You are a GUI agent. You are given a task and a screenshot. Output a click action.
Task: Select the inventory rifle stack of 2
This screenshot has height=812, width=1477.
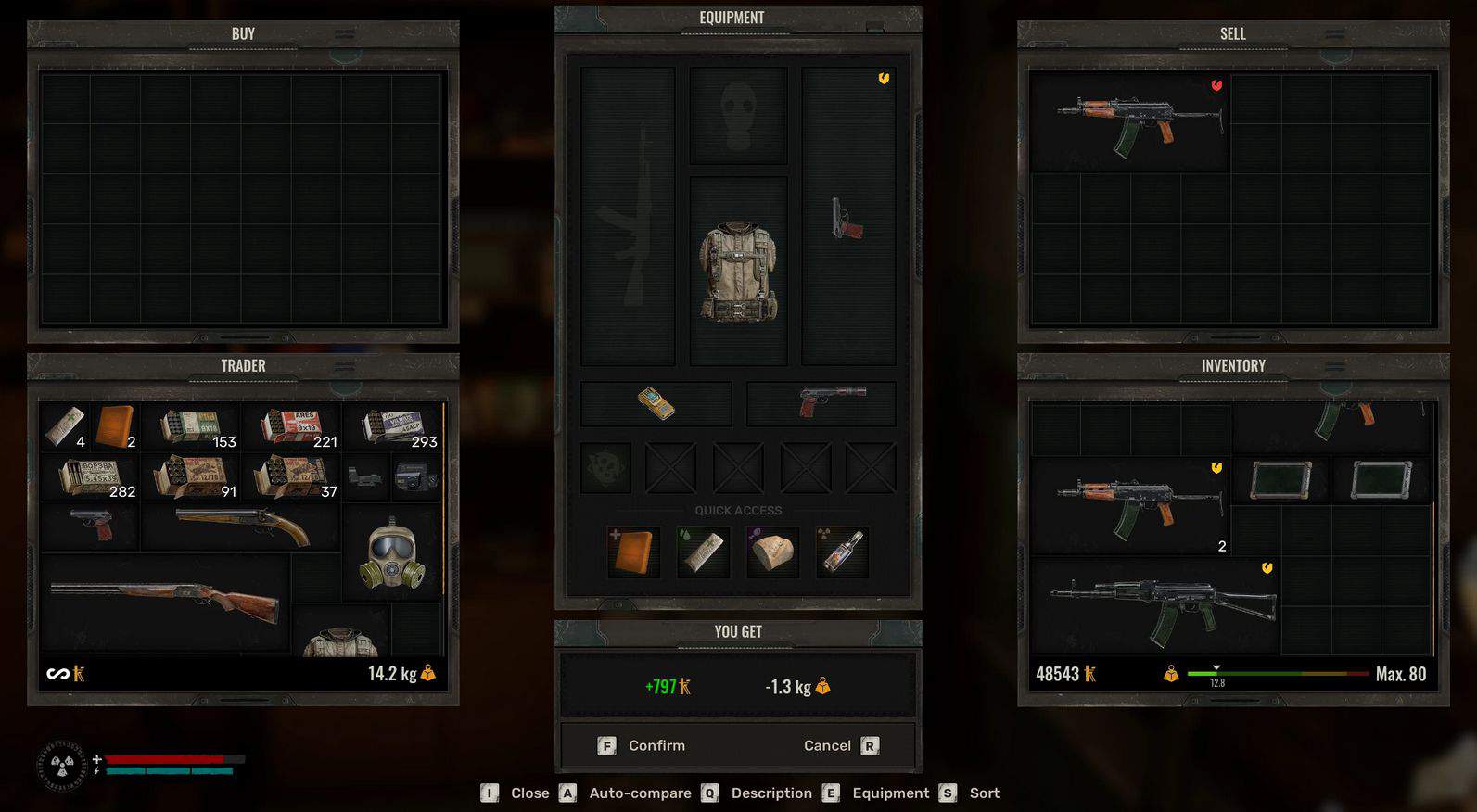(1129, 505)
